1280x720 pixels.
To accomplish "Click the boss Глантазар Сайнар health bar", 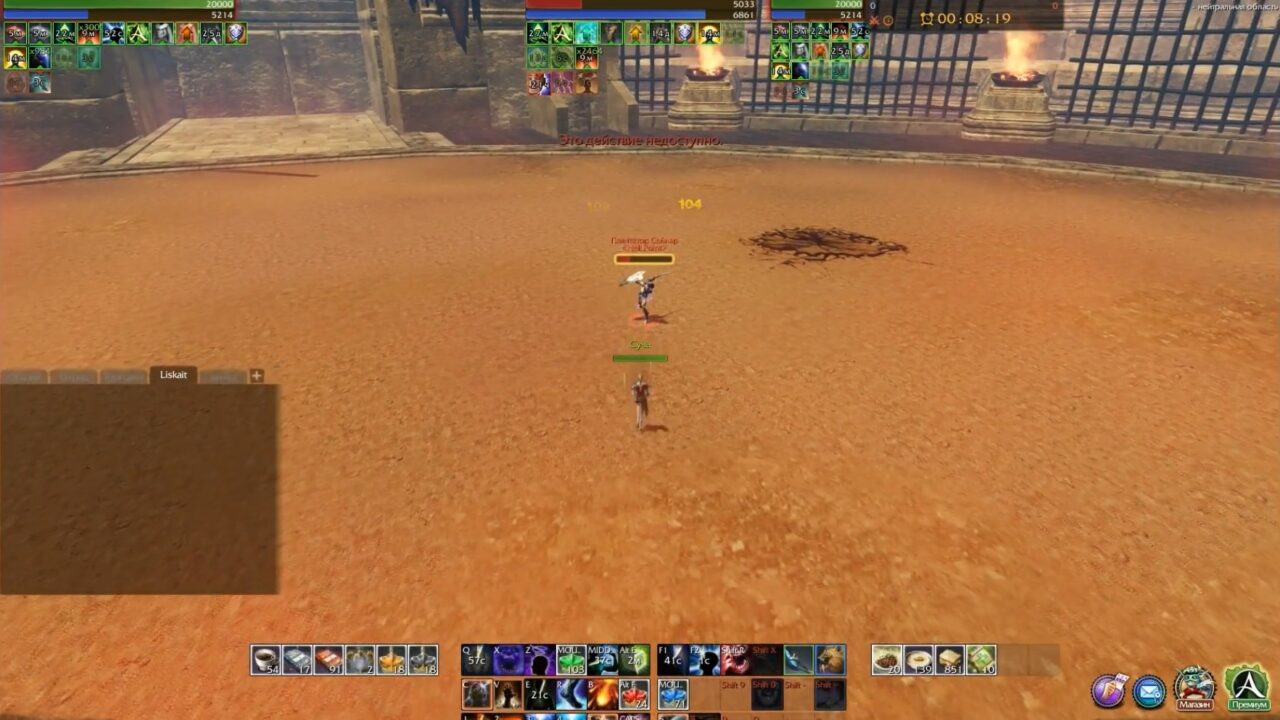I will [x=645, y=258].
